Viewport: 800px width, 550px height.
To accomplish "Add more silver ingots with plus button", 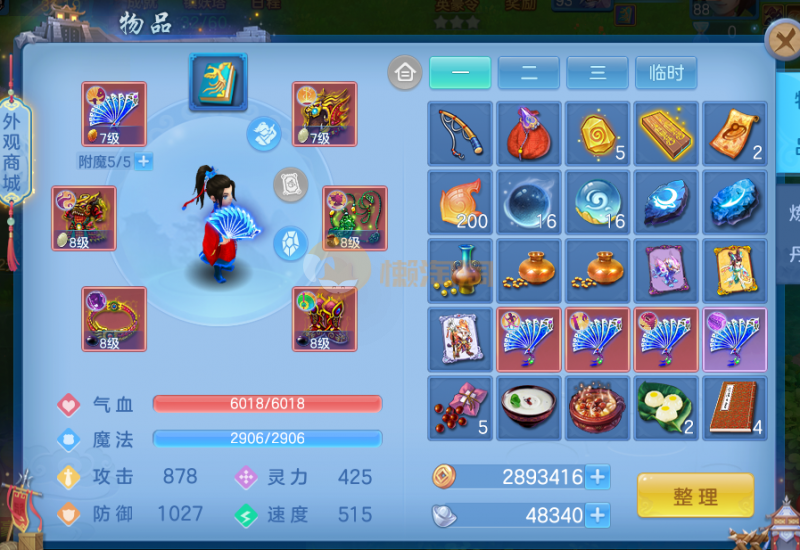I will 598,515.
